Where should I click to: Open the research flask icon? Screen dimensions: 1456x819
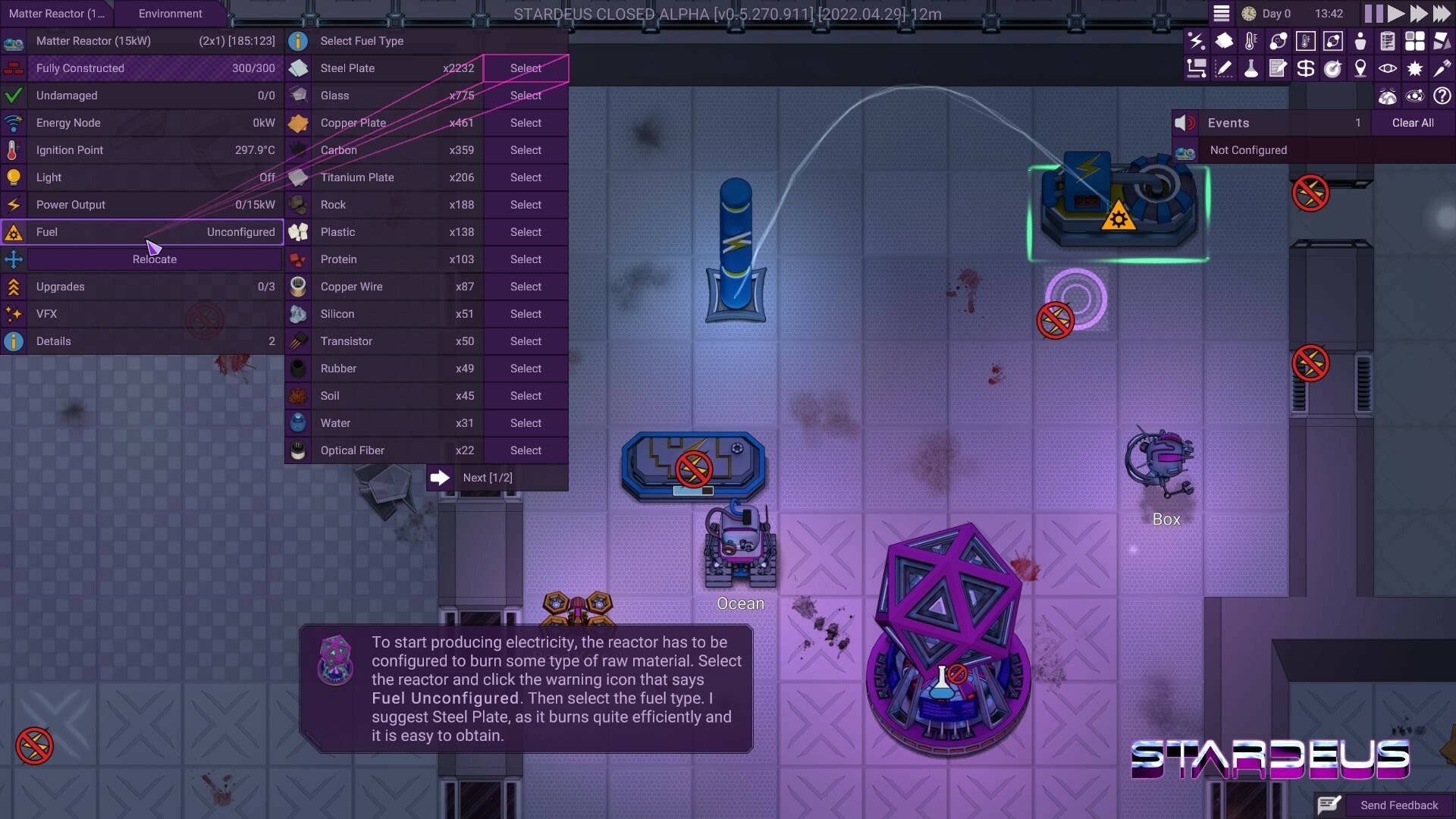tap(1251, 68)
